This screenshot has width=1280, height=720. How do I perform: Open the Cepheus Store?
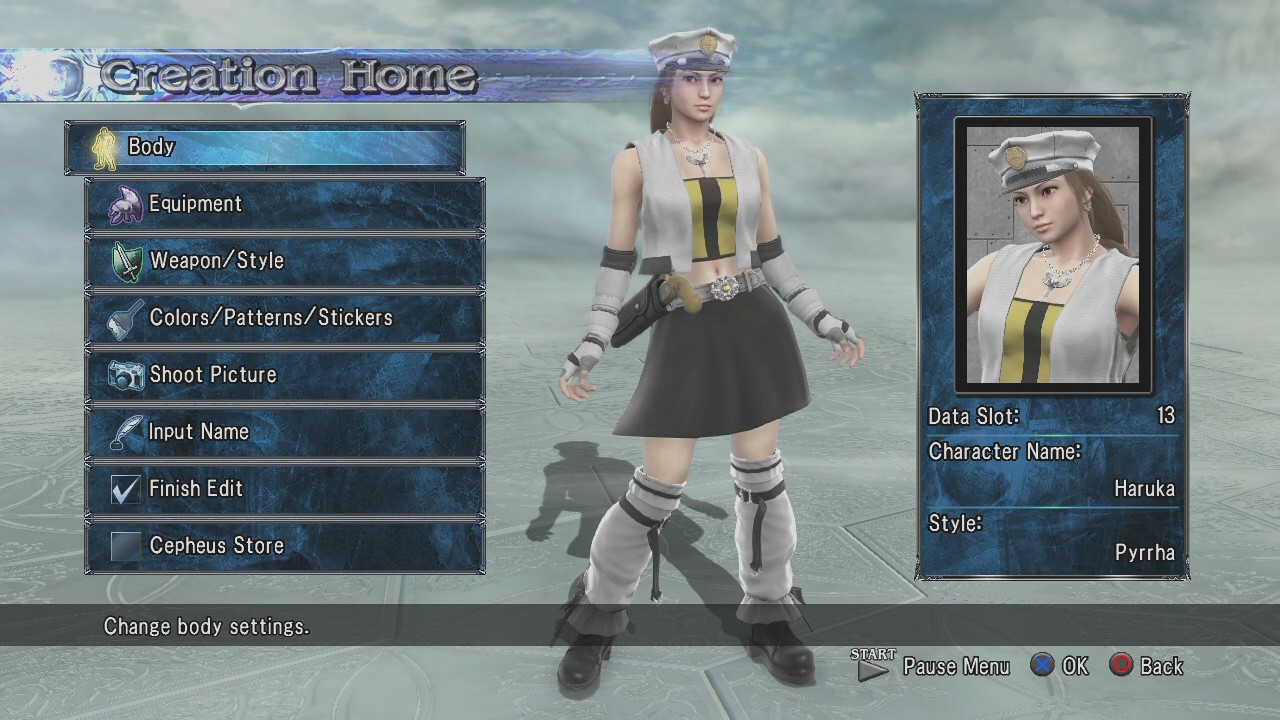pyautogui.click(x=285, y=546)
